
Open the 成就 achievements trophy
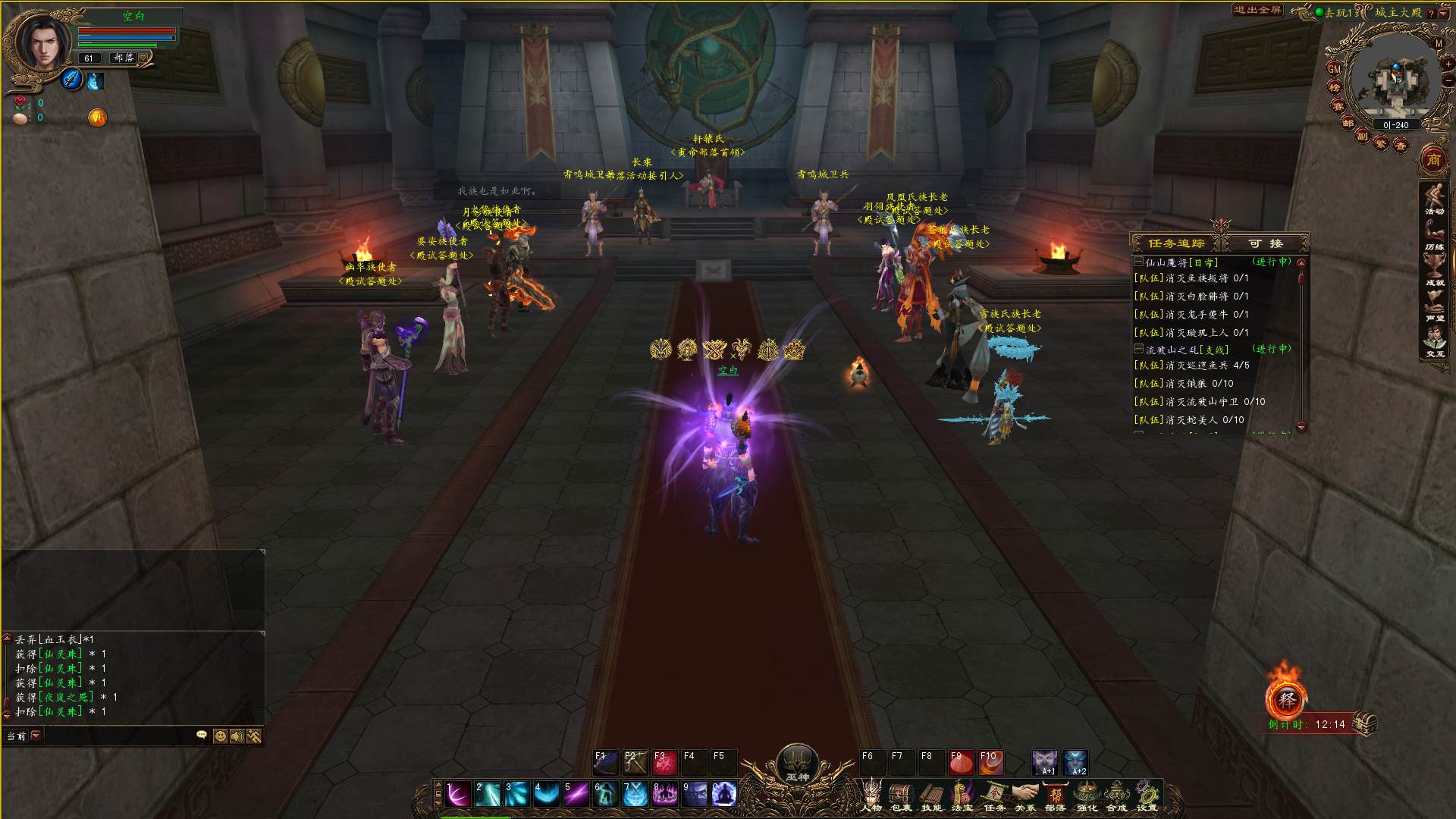click(1434, 269)
